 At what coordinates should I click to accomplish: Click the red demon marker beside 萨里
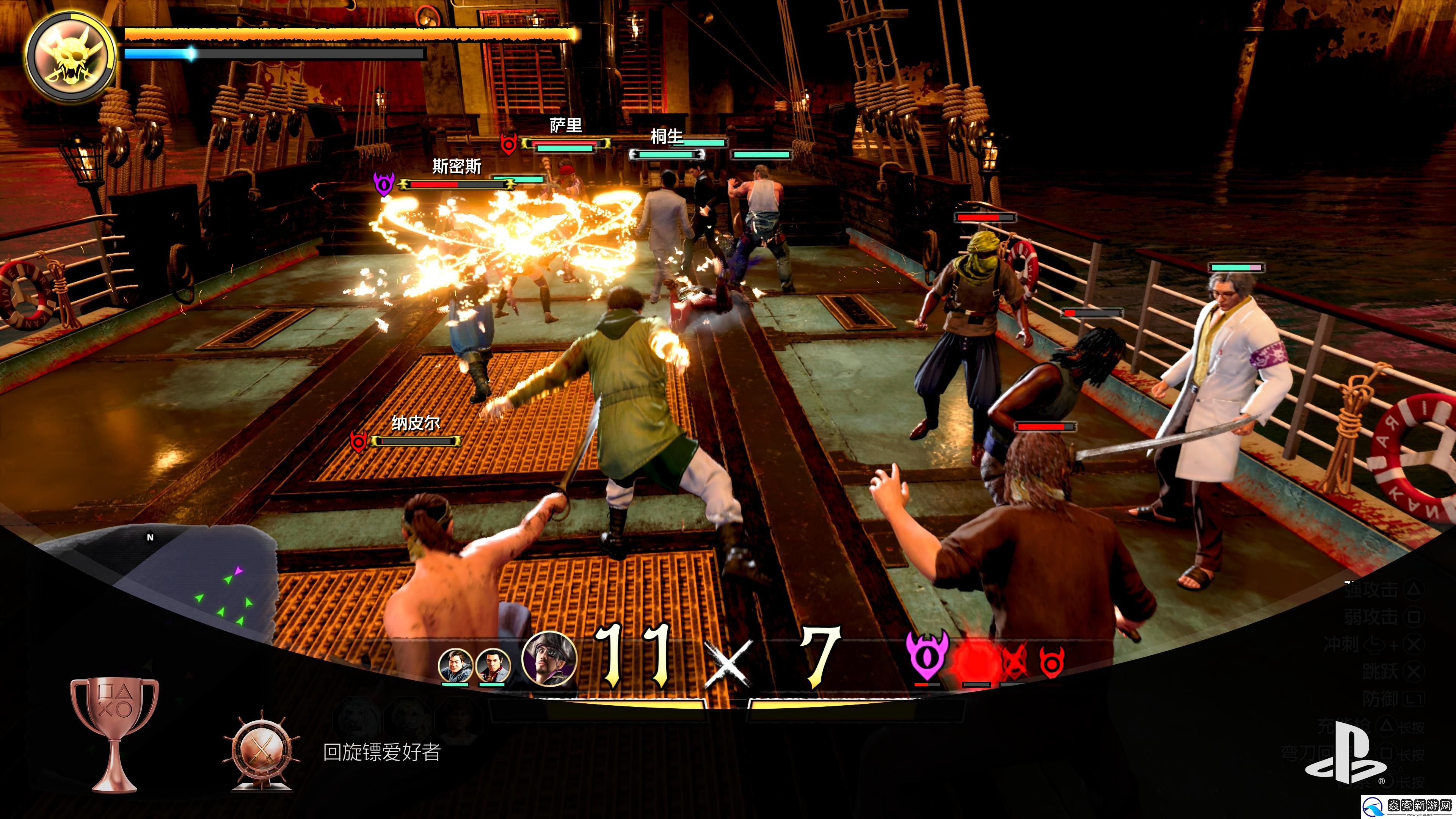point(509,144)
